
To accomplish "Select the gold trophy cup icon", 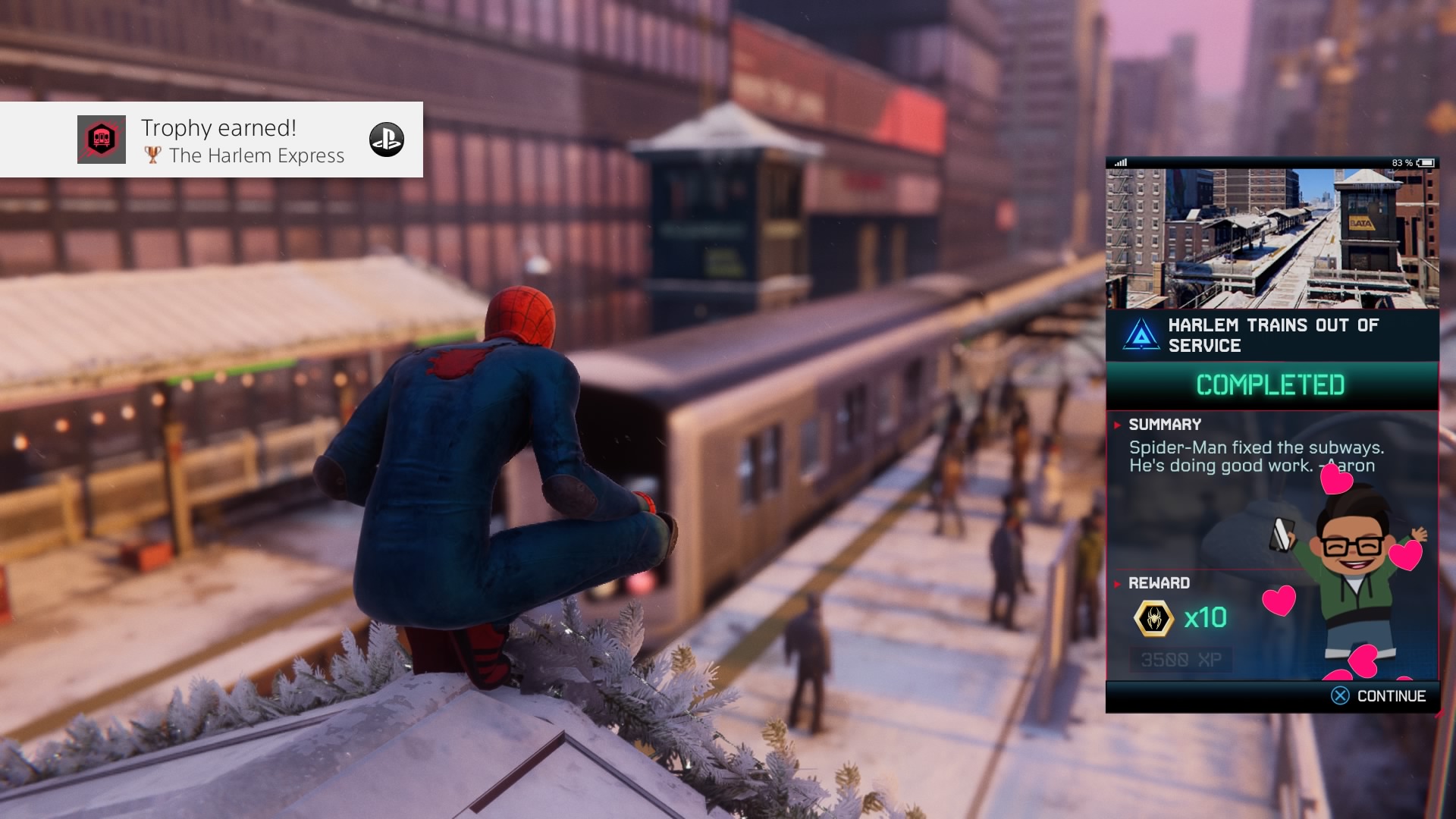I will [x=151, y=156].
